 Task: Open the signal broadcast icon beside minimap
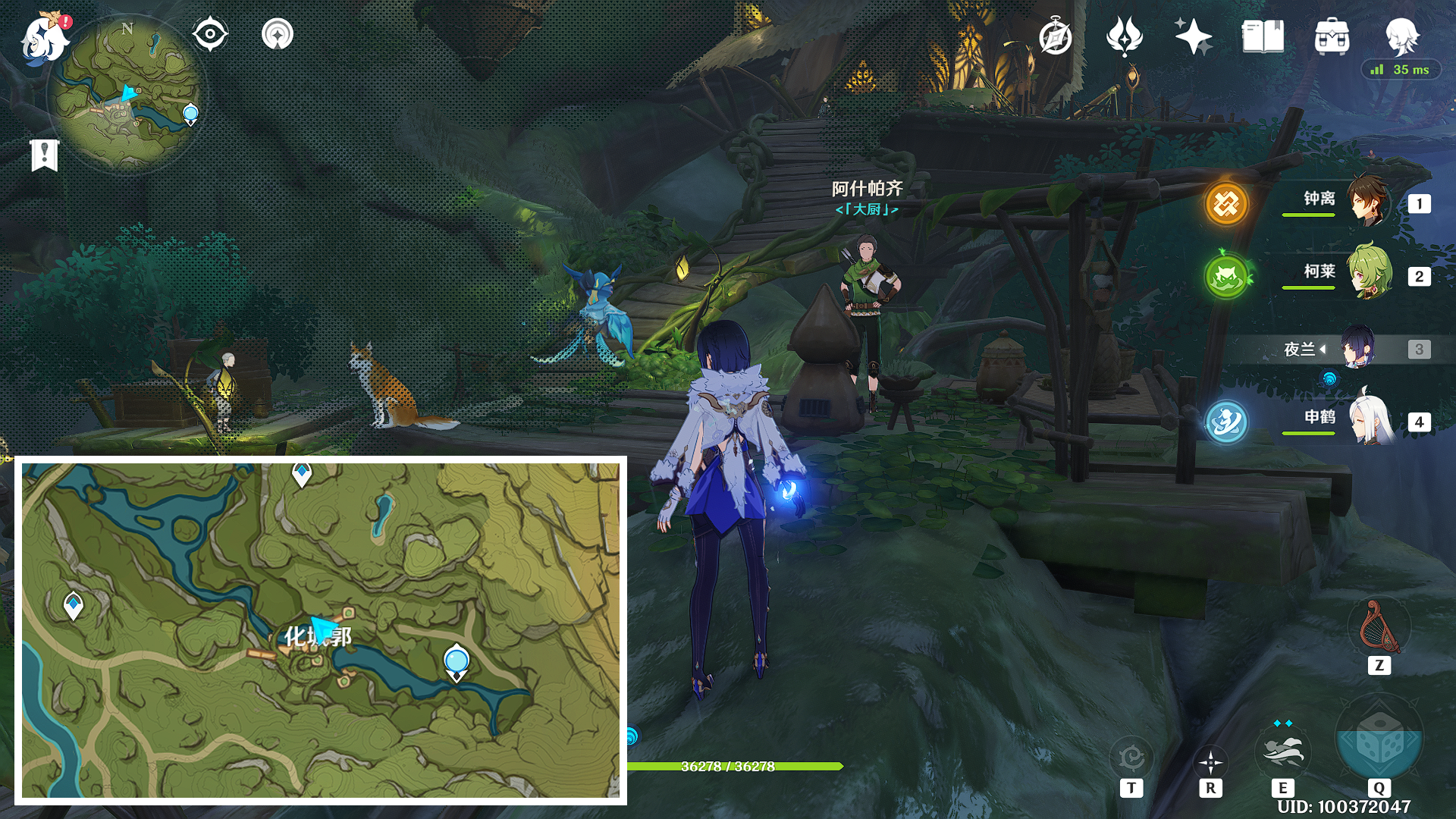278,35
